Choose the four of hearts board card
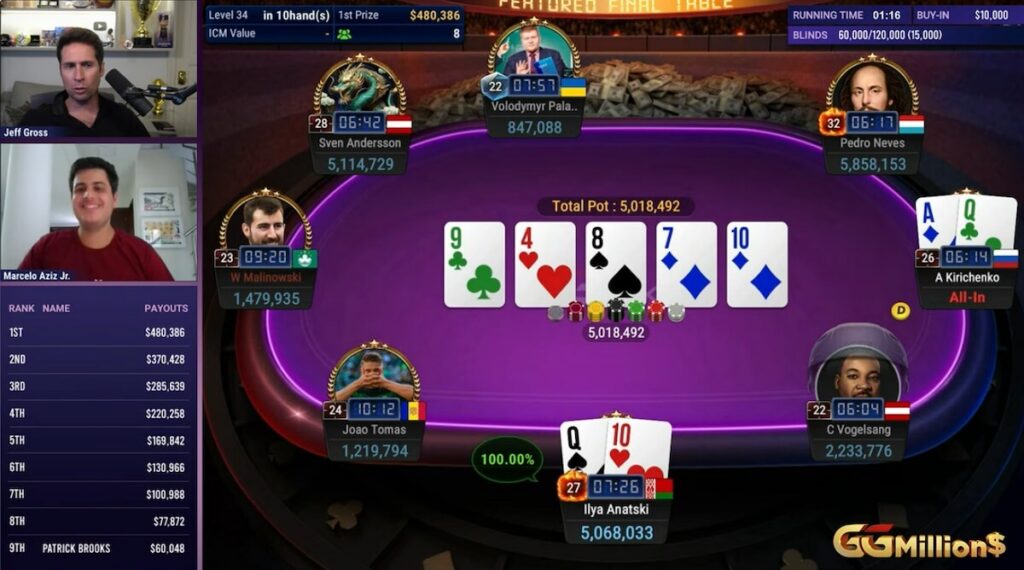This screenshot has height=570, width=1024. (x=545, y=264)
